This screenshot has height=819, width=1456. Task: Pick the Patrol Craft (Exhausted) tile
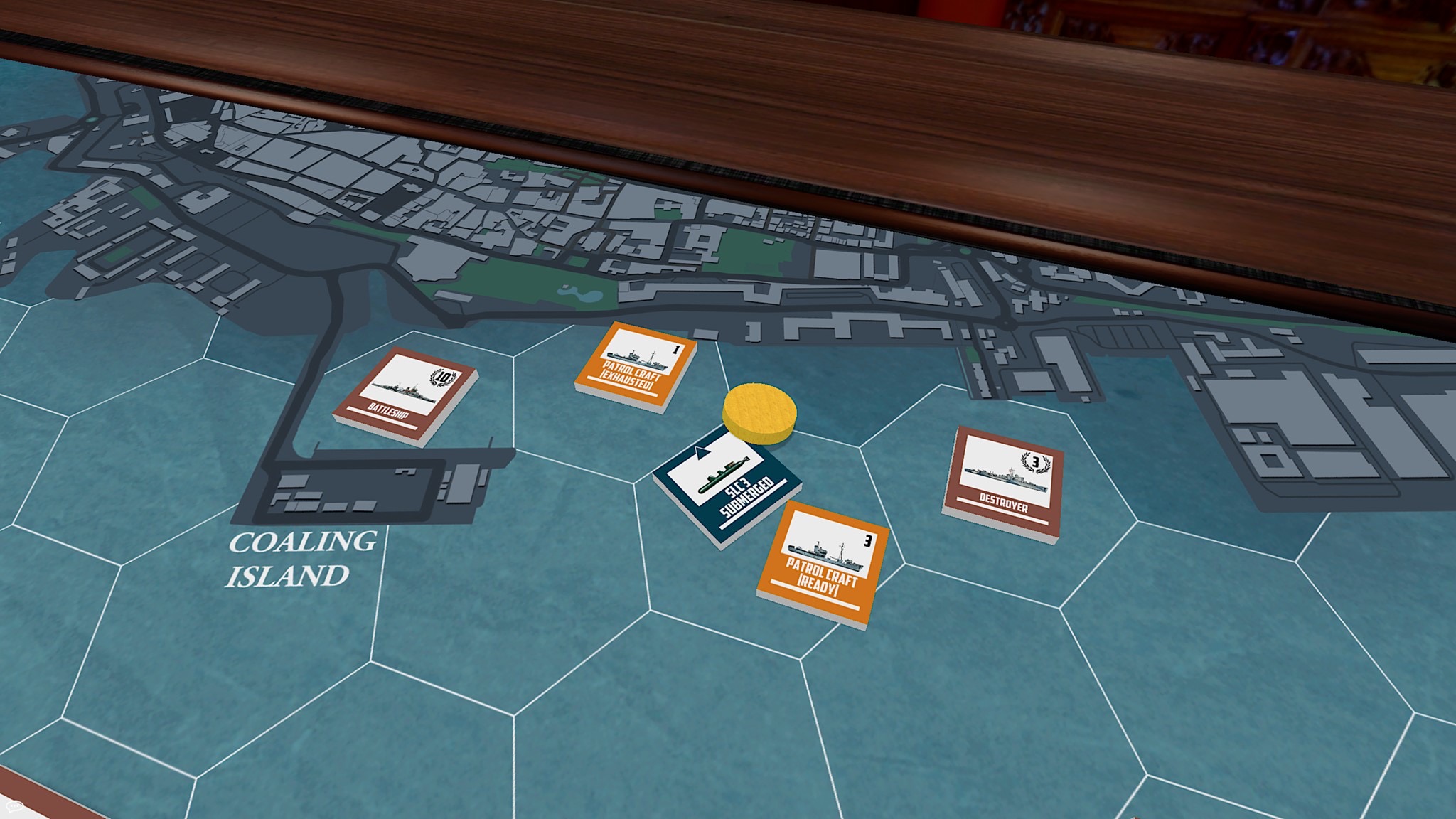click(x=635, y=364)
